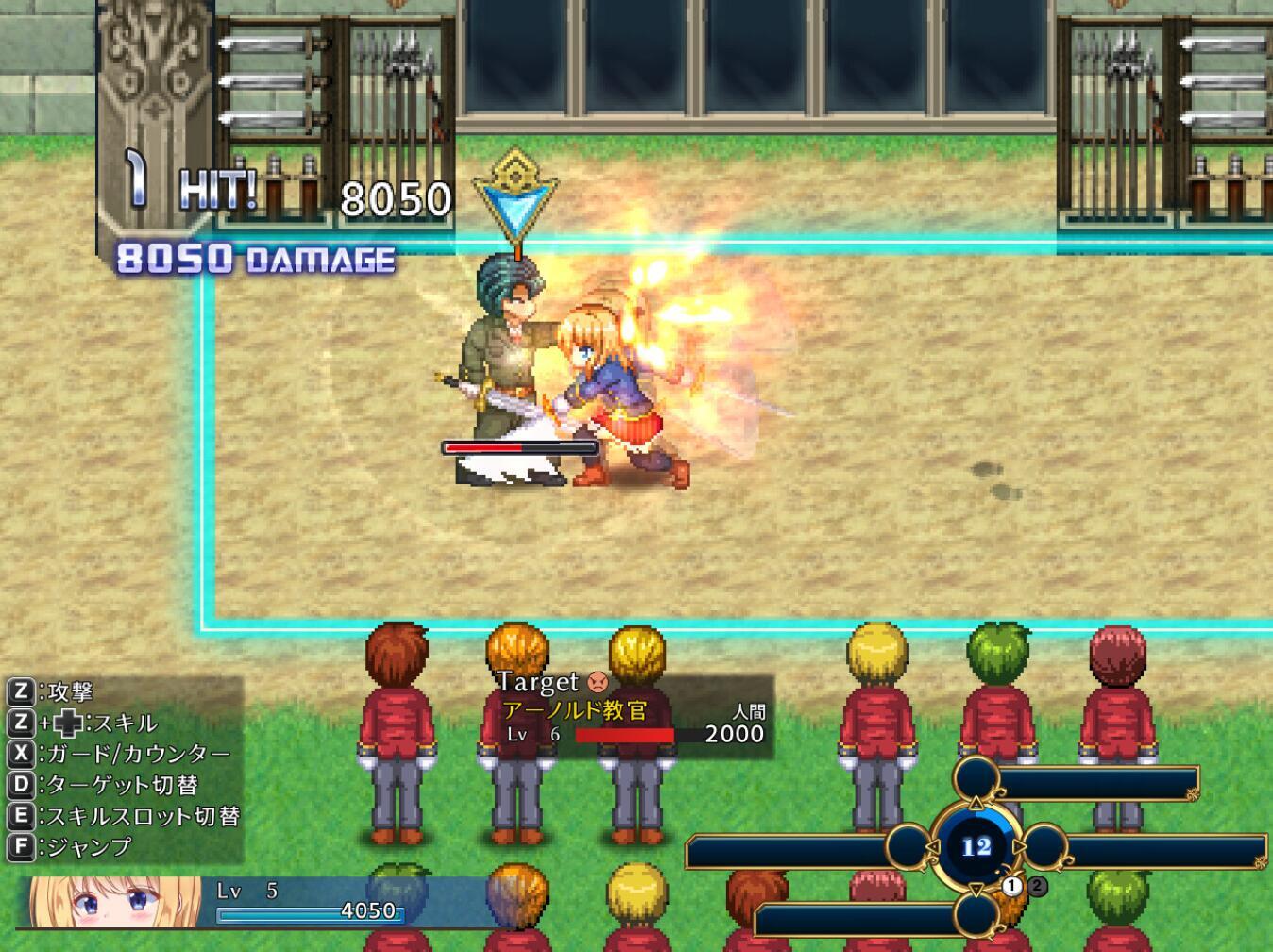Select the down-arrow skill slot
This screenshot has height=952, width=1273.
coord(976,914)
